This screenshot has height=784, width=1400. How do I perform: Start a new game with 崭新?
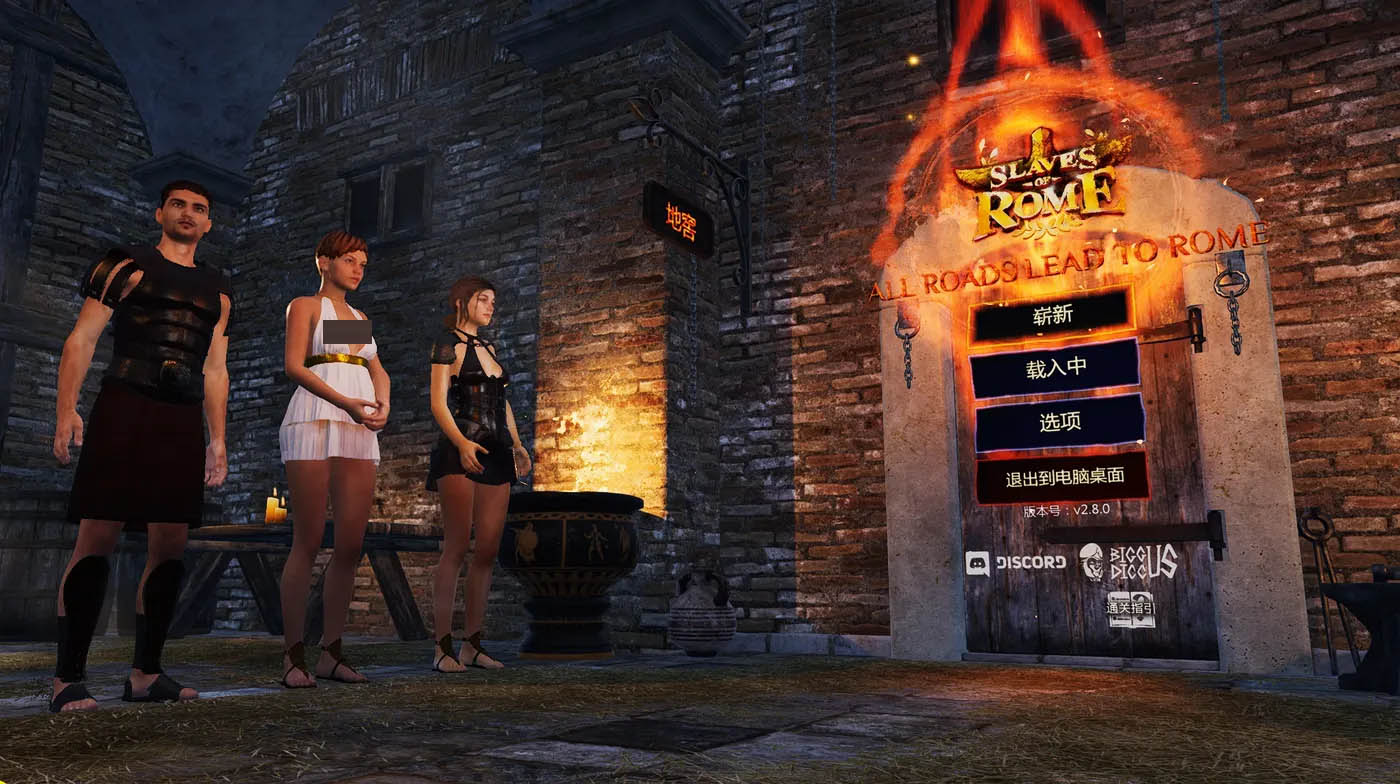point(1052,315)
